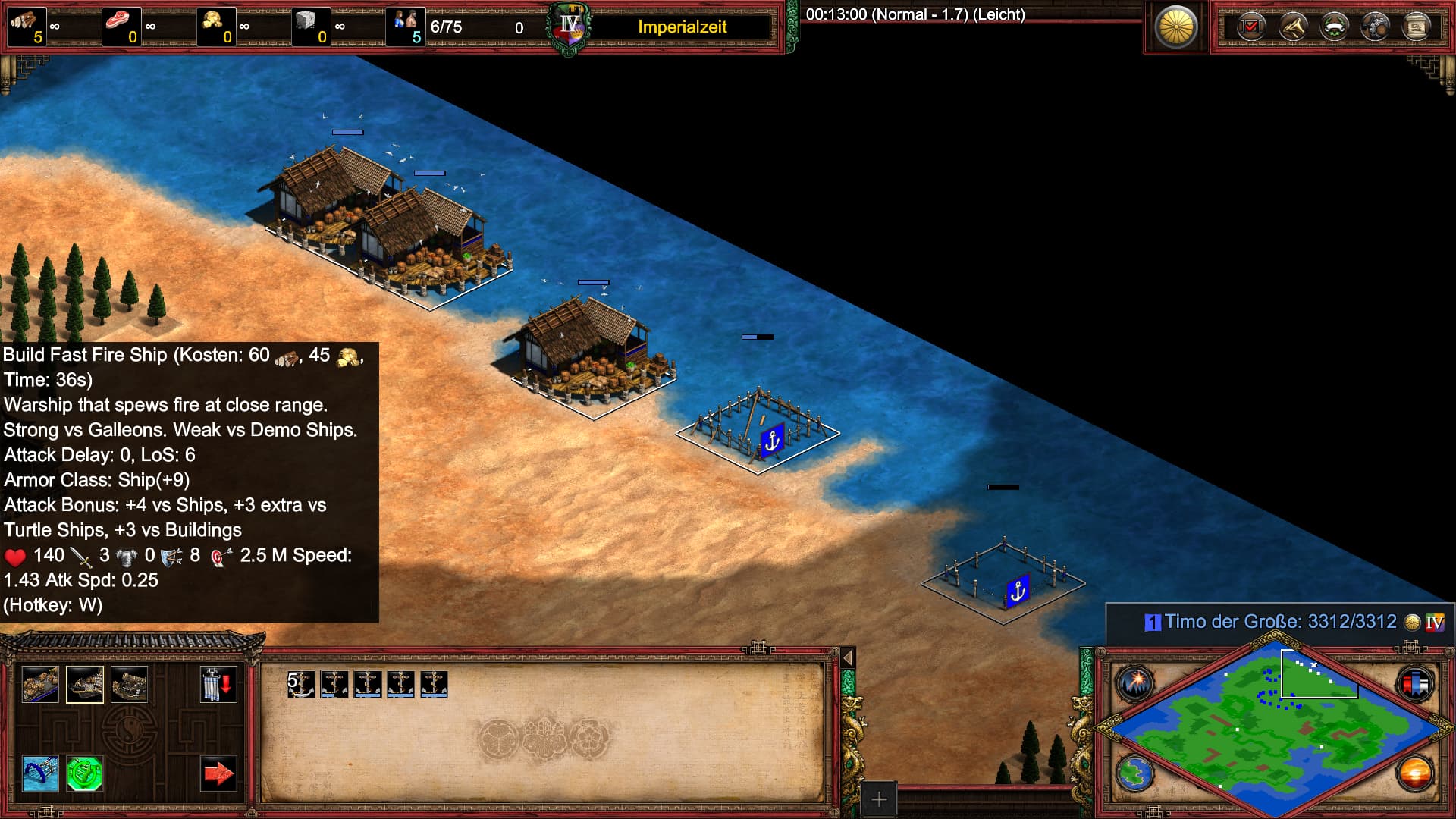Click the ungarrison banner with red arrow

click(218, 684)
